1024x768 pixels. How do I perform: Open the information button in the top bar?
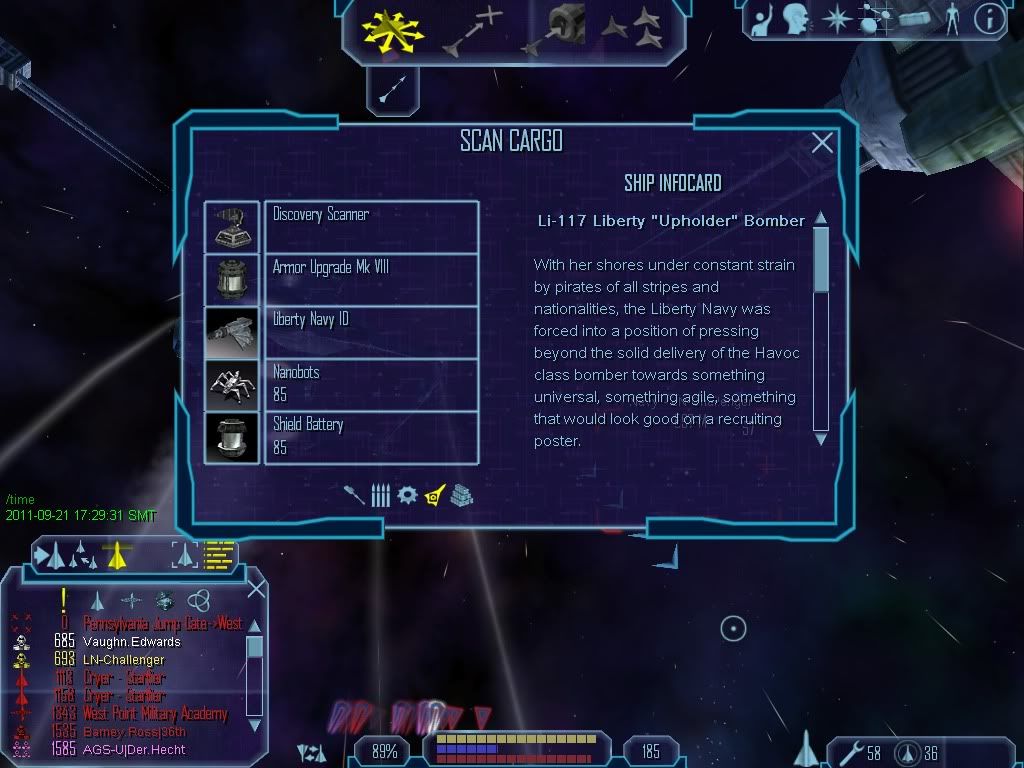[988, 17]
